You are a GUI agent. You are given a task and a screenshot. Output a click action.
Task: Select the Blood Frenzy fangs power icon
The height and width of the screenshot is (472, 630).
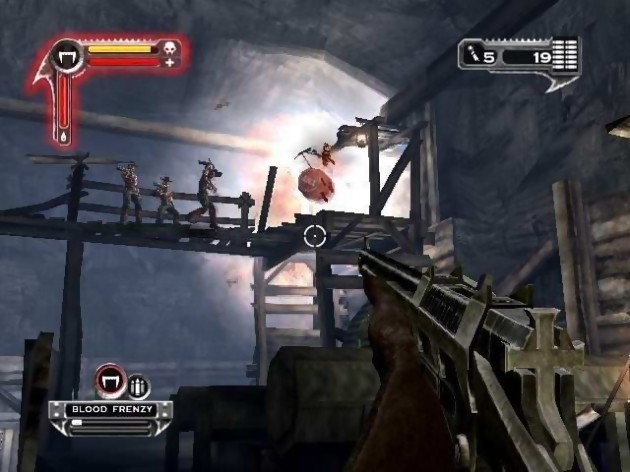[109, 382]
